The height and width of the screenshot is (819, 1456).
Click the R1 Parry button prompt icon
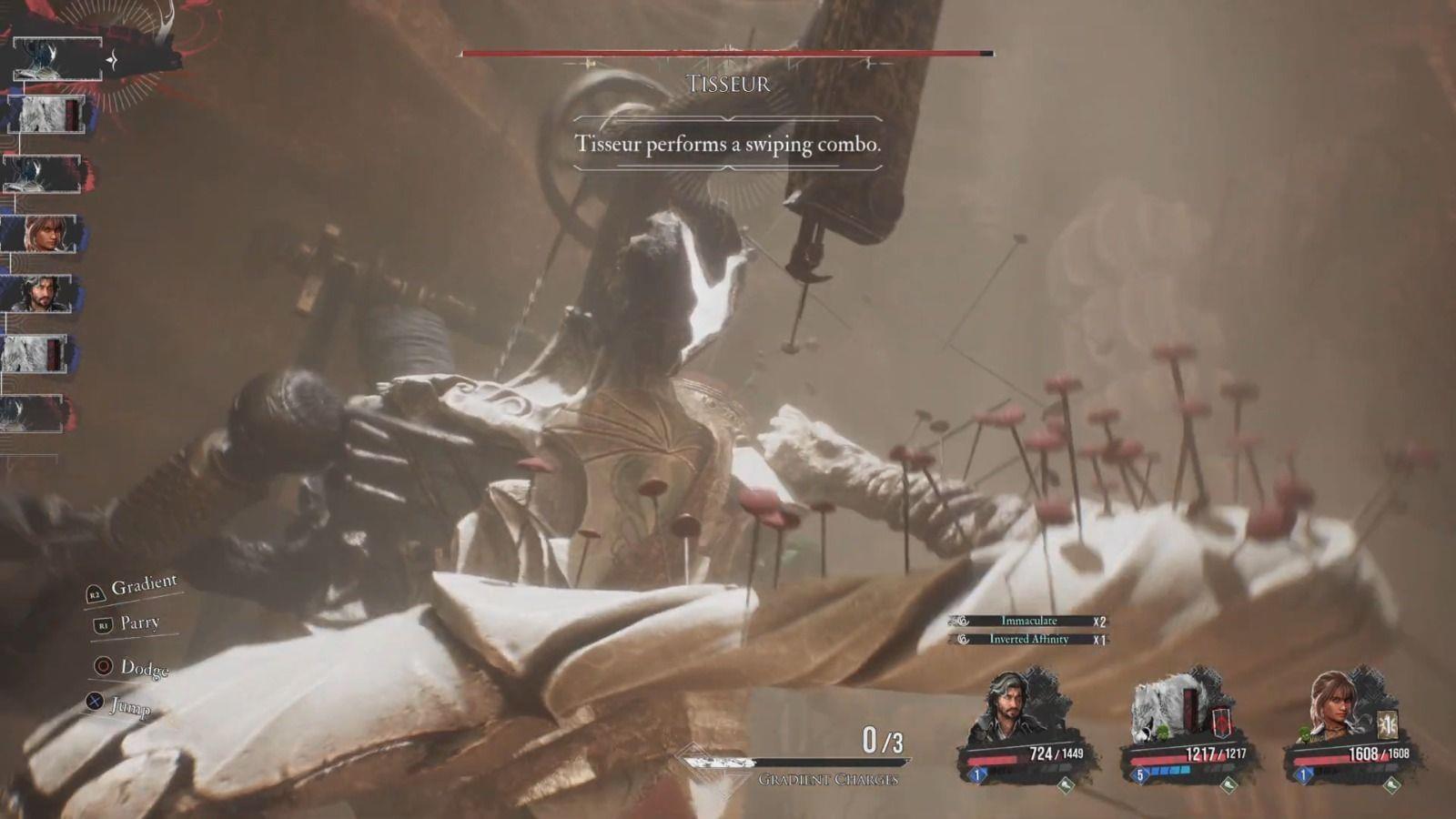pos(103,624)
